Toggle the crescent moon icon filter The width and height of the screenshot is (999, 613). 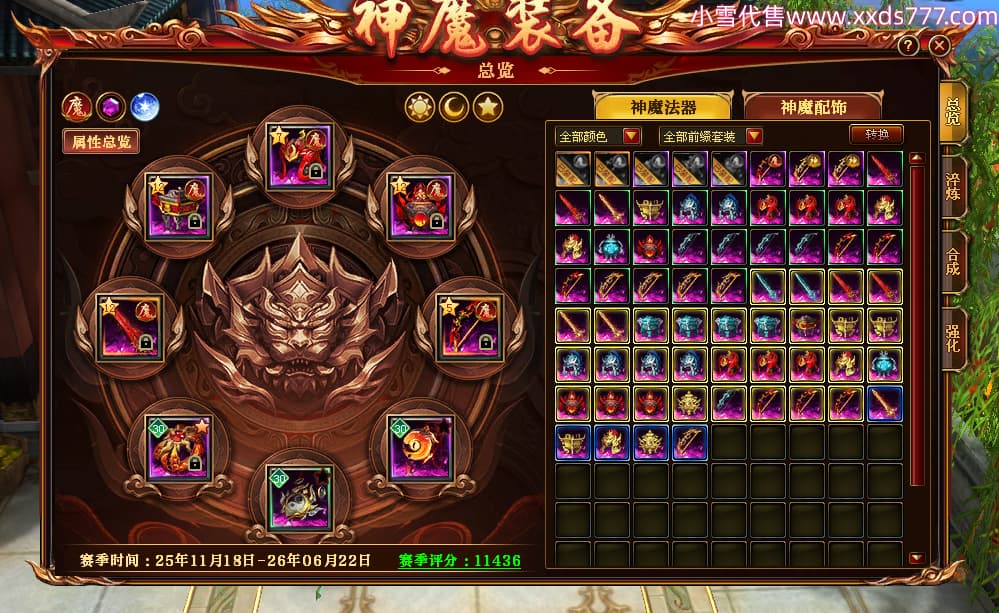pos(454,106)
